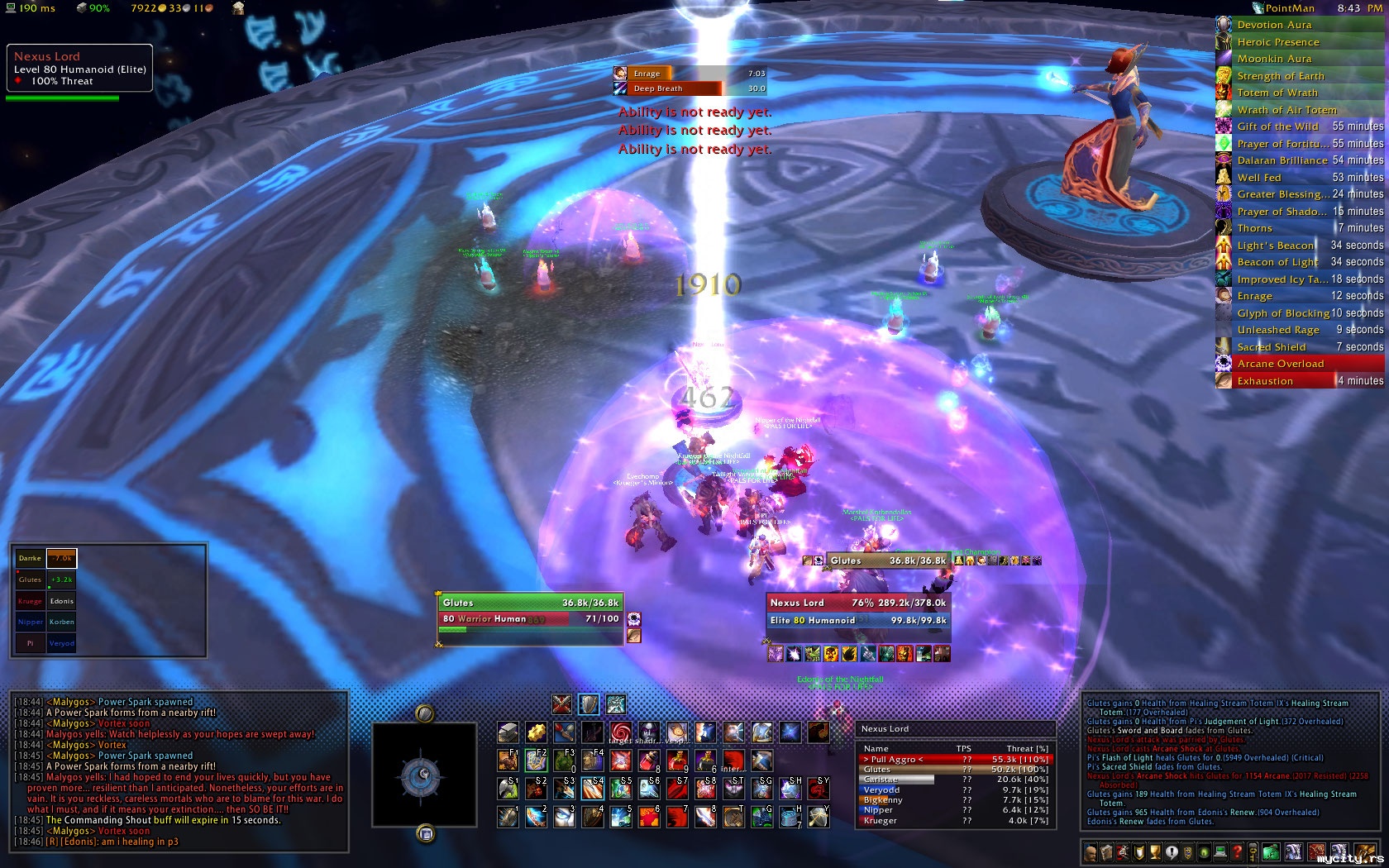Viewport: 1389px width, 868px height.
Task: Open the achievements trophy cup button
Action: 1156,852
